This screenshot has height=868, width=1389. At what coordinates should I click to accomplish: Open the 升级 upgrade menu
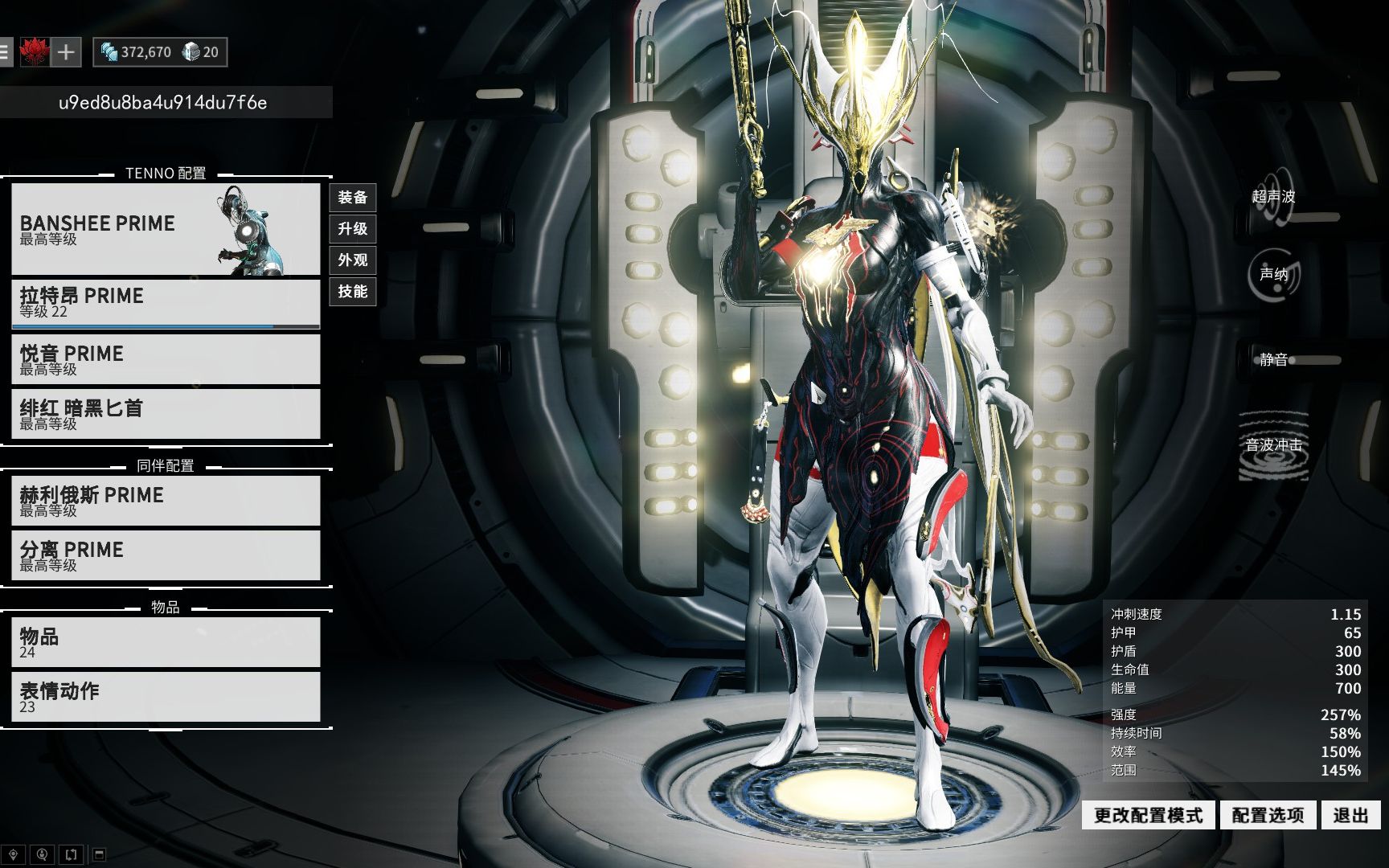[352, 229]
